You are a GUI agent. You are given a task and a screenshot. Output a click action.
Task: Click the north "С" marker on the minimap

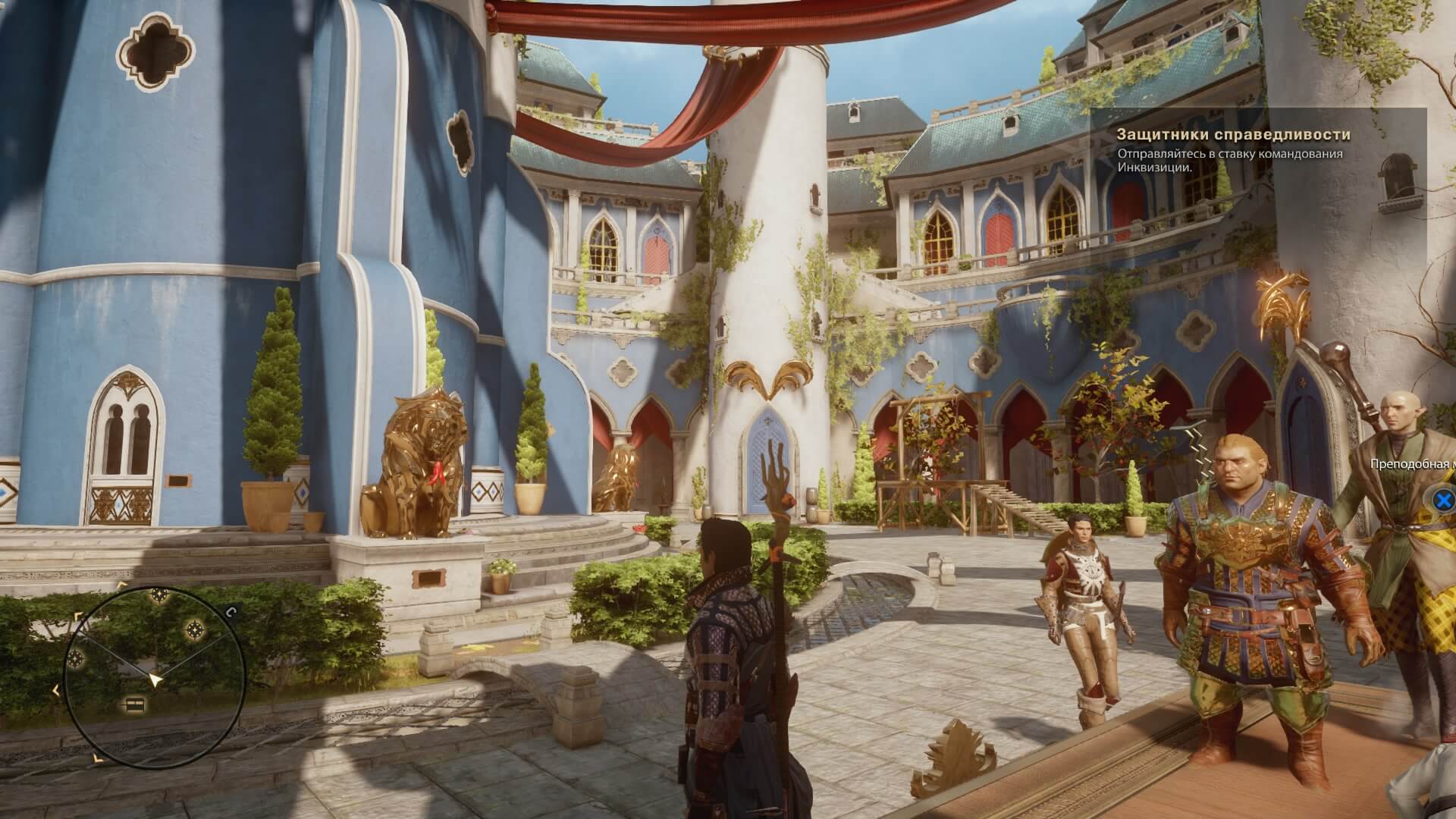click(x=231, y=613)
